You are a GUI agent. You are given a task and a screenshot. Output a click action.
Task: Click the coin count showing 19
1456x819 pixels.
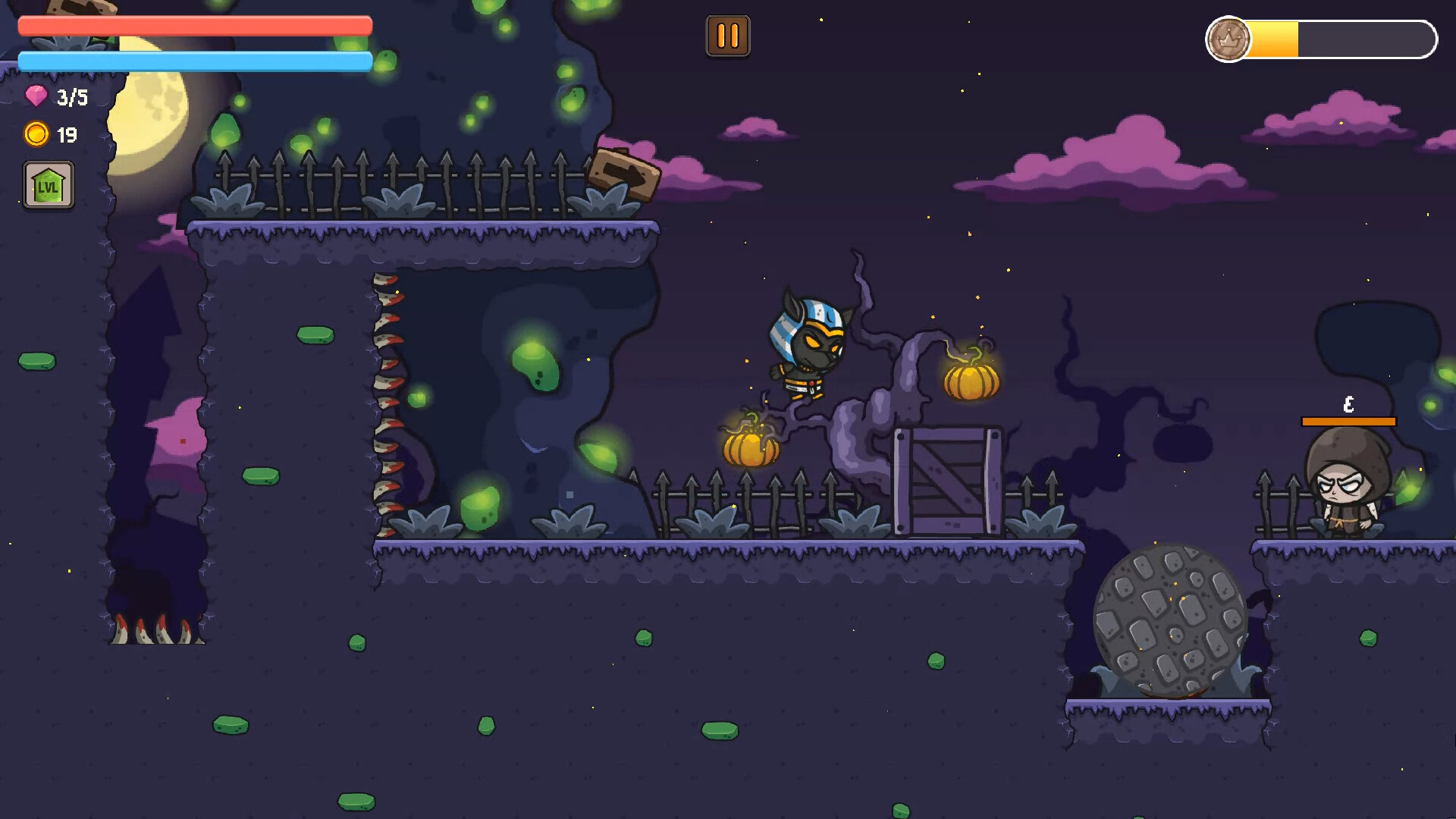(x=67, y=133)
